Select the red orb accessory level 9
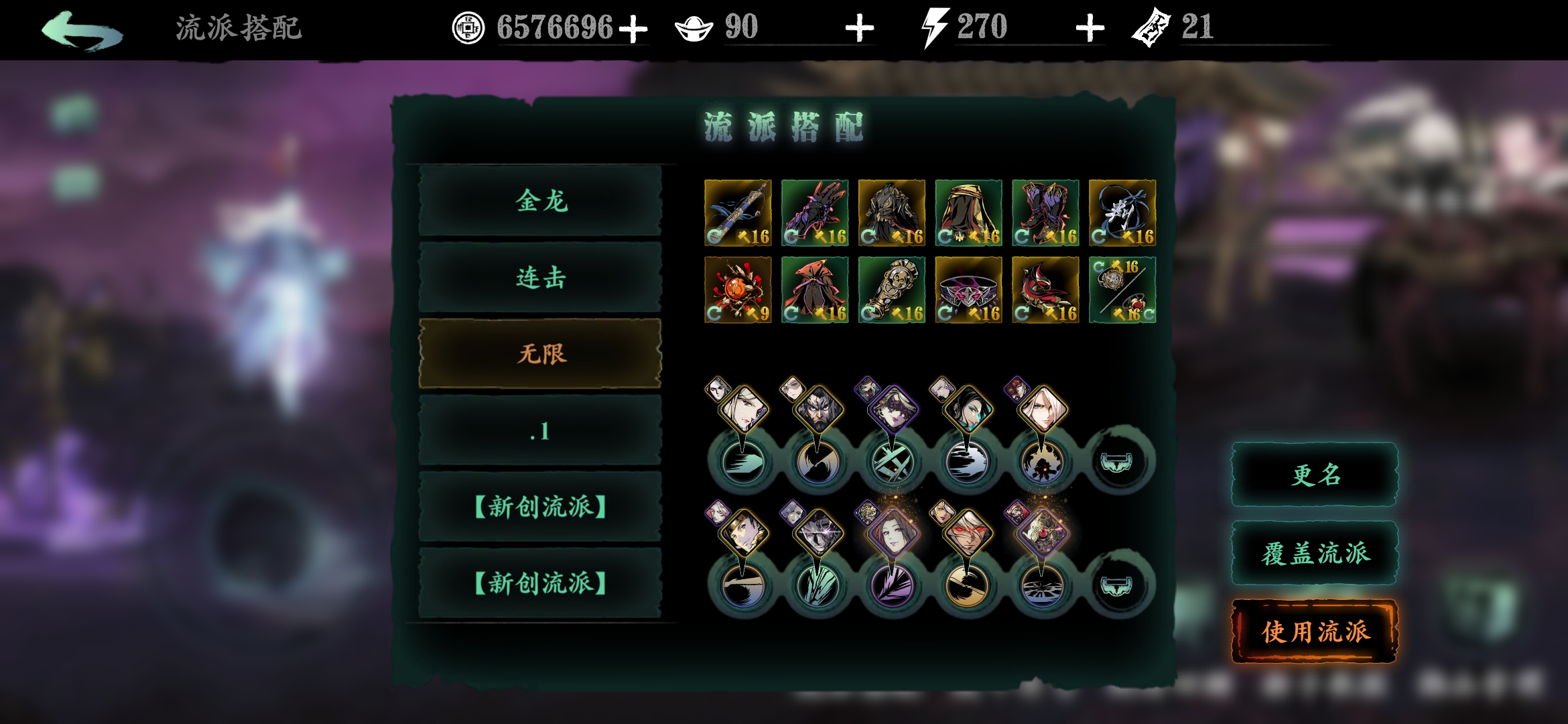 coord(738,290)
